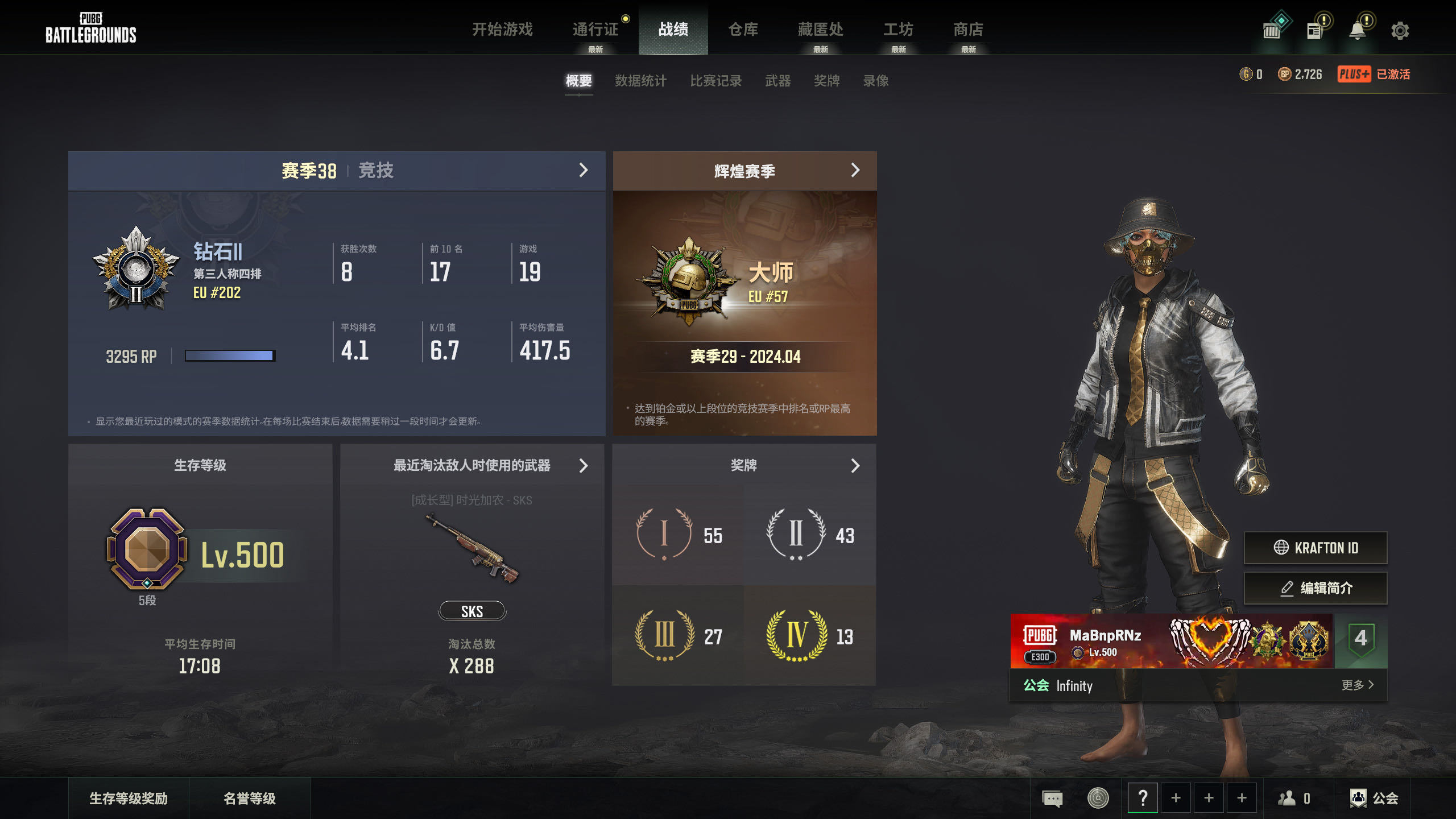This screenshot has height=819, width=1456.
Task: Show the 比赛记录 match history sub-tab
Action: pyautogui.click(x=715, y=81)
